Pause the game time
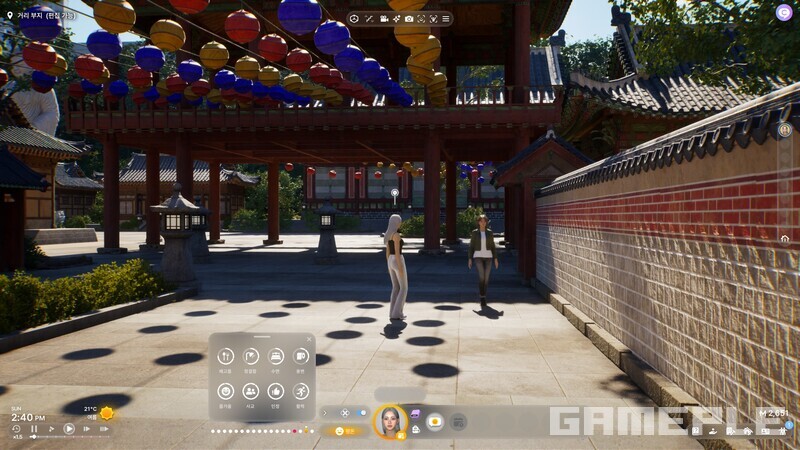The width and height of the screenshot is (800, 450). 34,429
